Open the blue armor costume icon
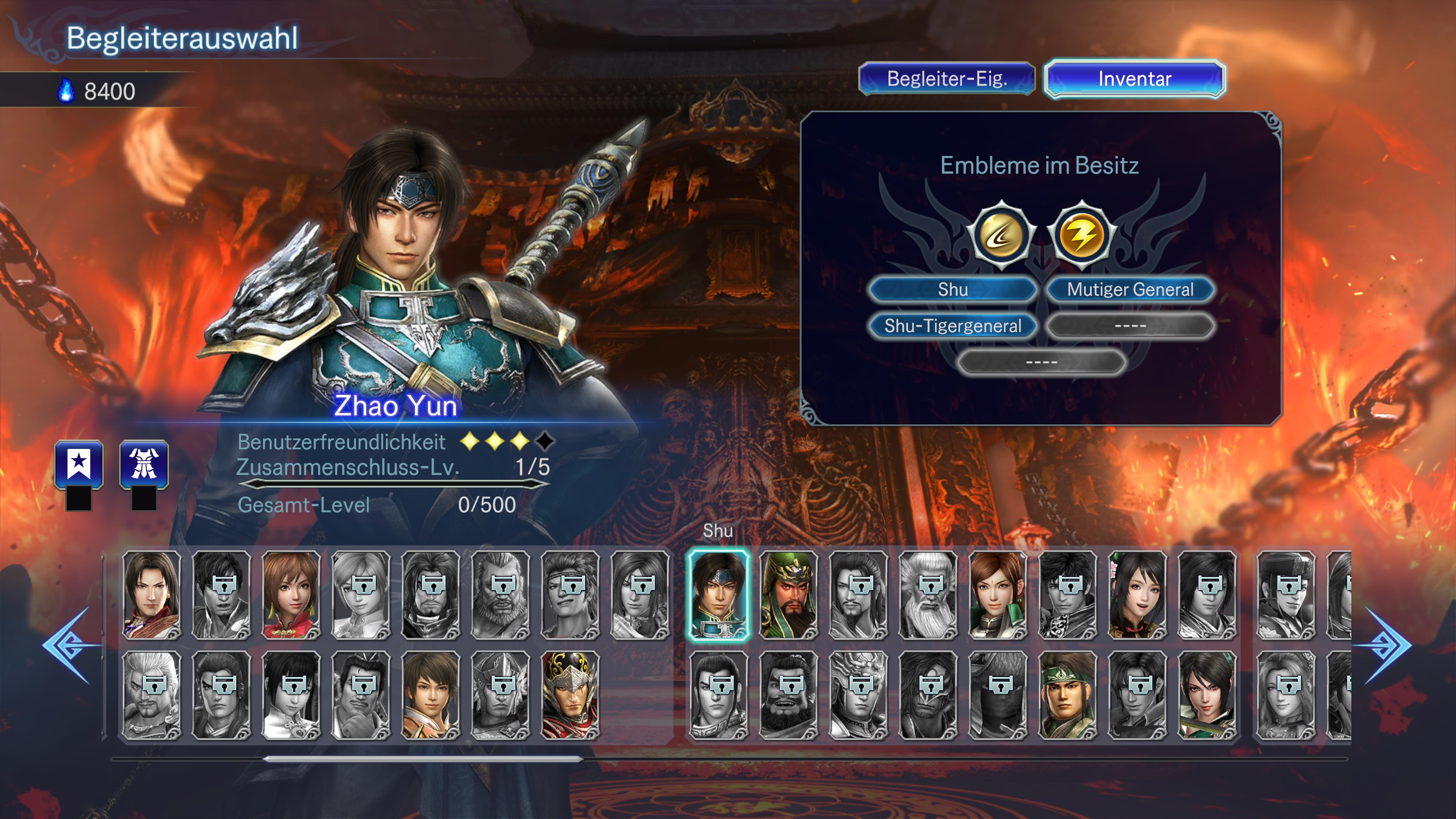Image resolution: width=1456 pixels, height=819 pixels. click(144, 464)
